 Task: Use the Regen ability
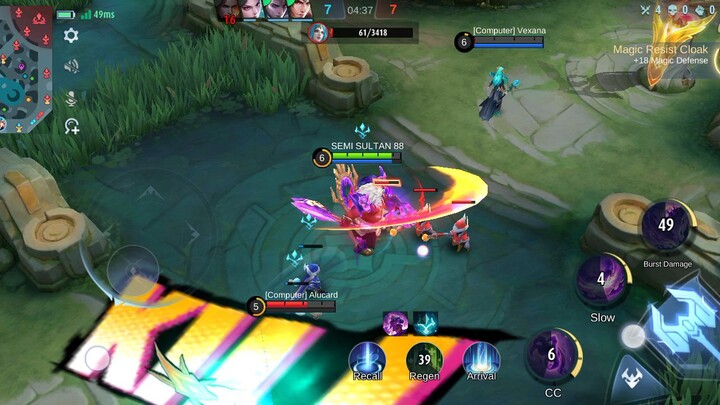(x=424, y=359)
